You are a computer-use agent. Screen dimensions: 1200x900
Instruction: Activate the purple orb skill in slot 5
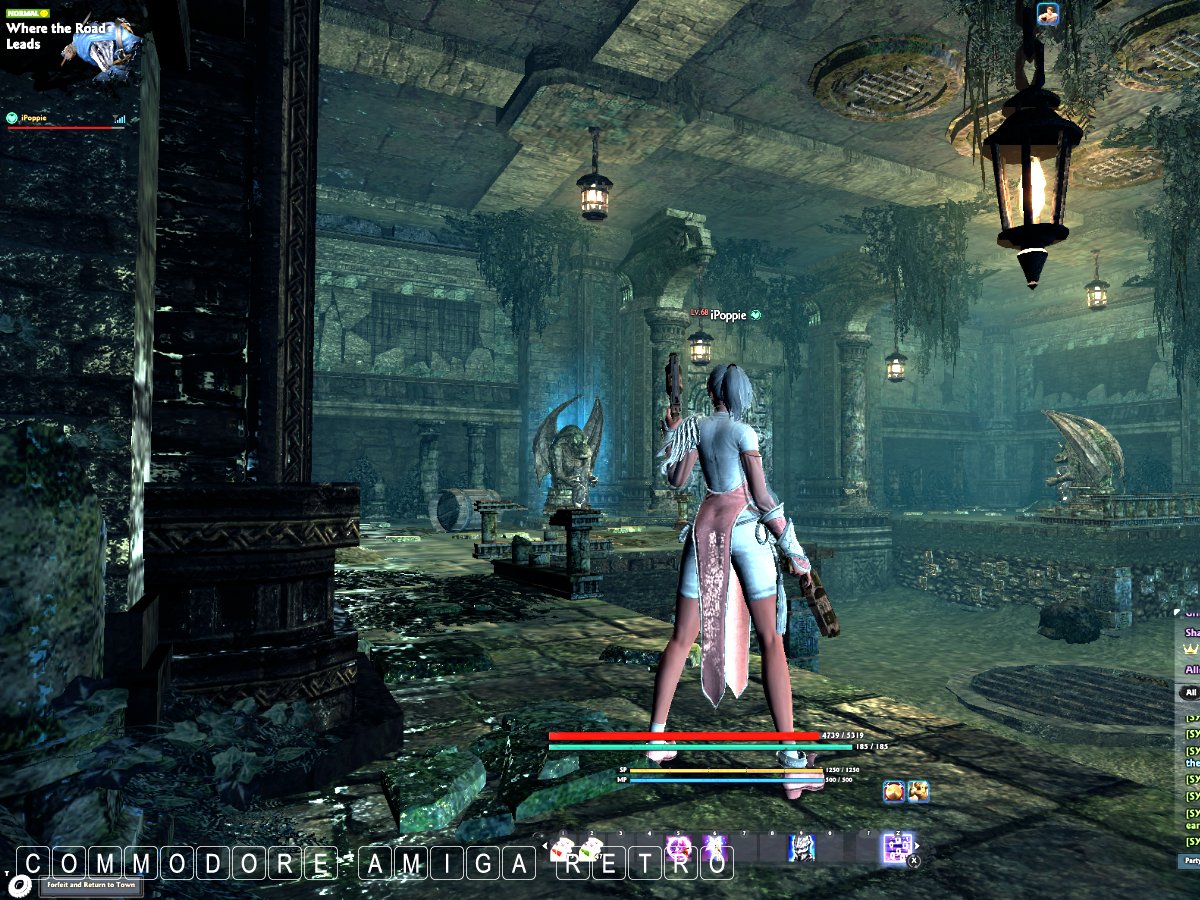pyautogui.click(x=679, y=849)
